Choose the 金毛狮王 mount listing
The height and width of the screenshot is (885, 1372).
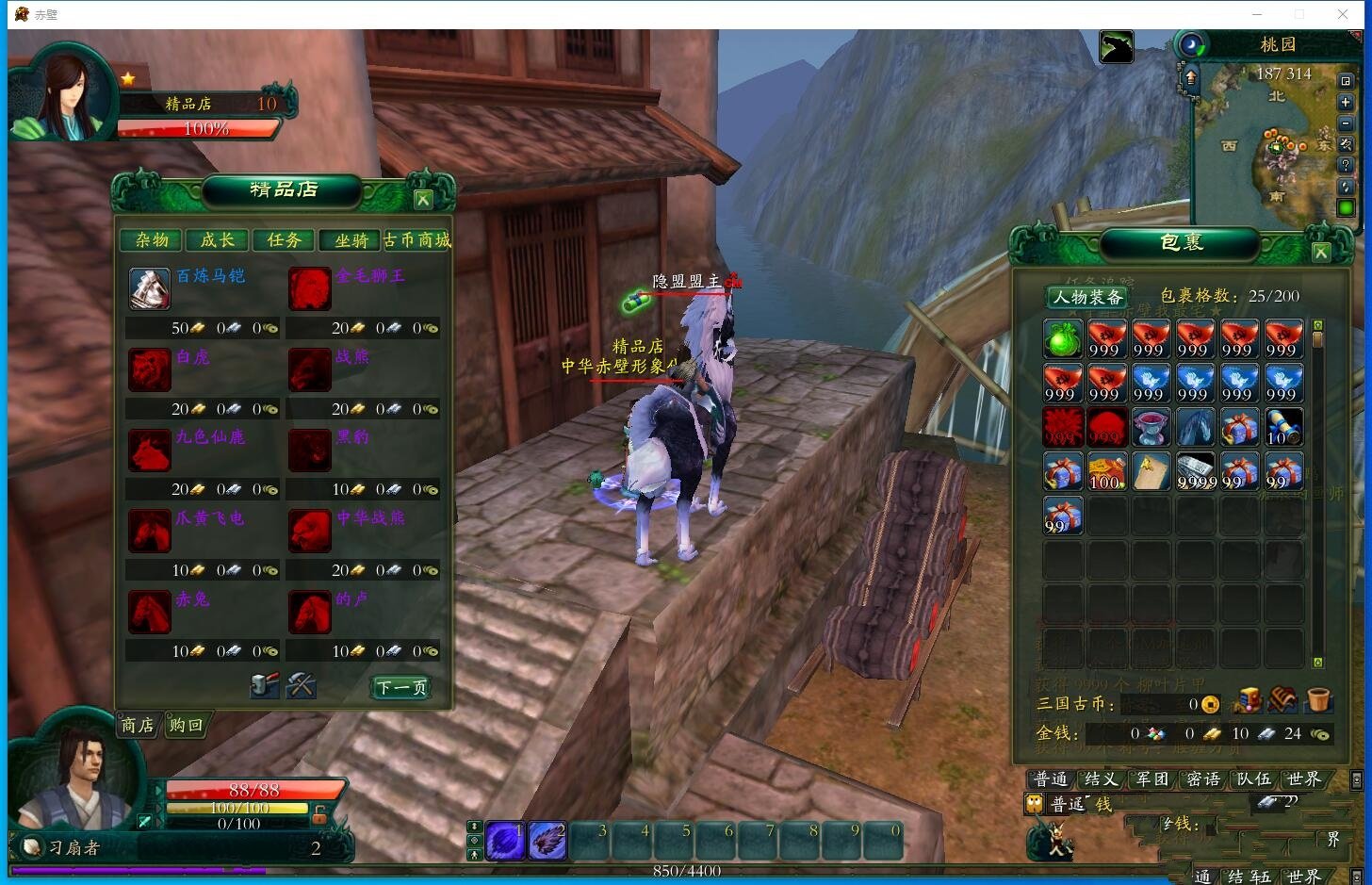pyautogui.click(x=310, y=288)
